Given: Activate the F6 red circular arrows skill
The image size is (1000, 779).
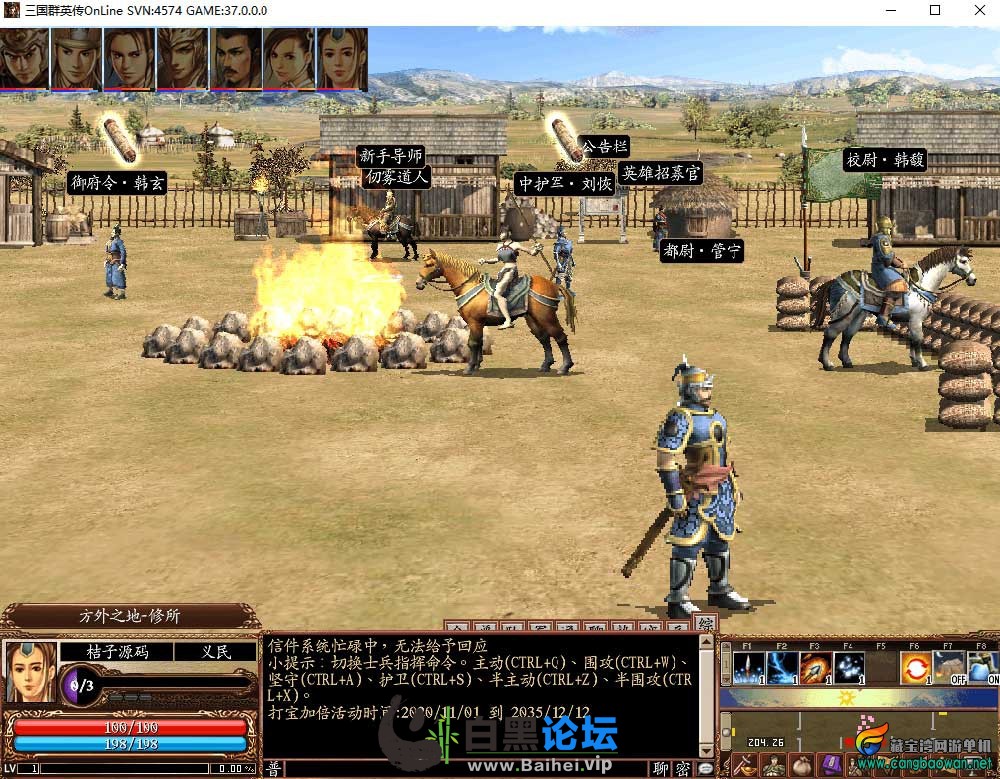Looking at the screenshot, I should [916, 667].
